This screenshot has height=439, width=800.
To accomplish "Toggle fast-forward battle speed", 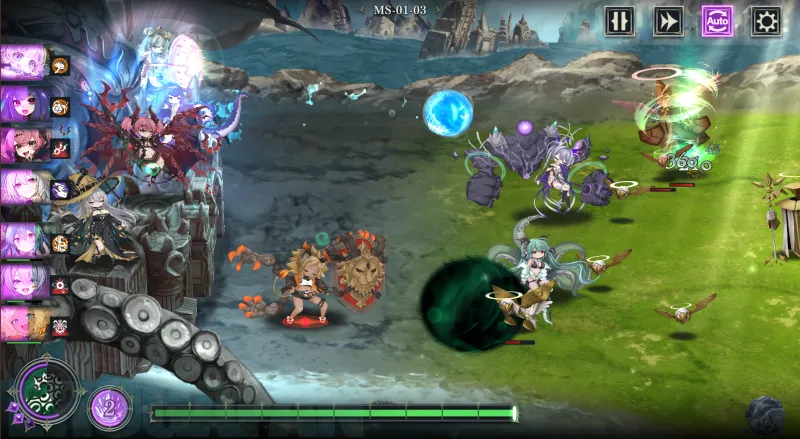I will (x=668, y=21).
